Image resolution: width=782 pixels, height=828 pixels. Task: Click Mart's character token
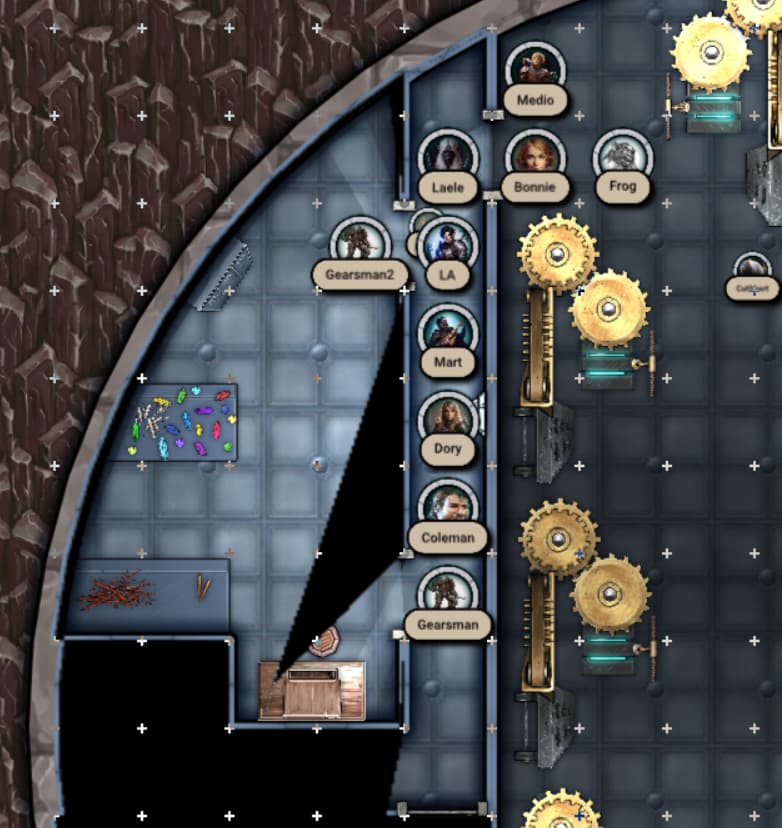[x=447, y=331]
